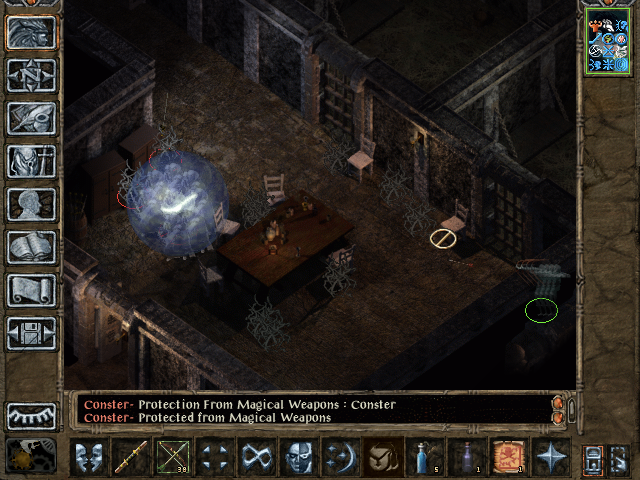Open the priest scroll screen

coord(31,290)
